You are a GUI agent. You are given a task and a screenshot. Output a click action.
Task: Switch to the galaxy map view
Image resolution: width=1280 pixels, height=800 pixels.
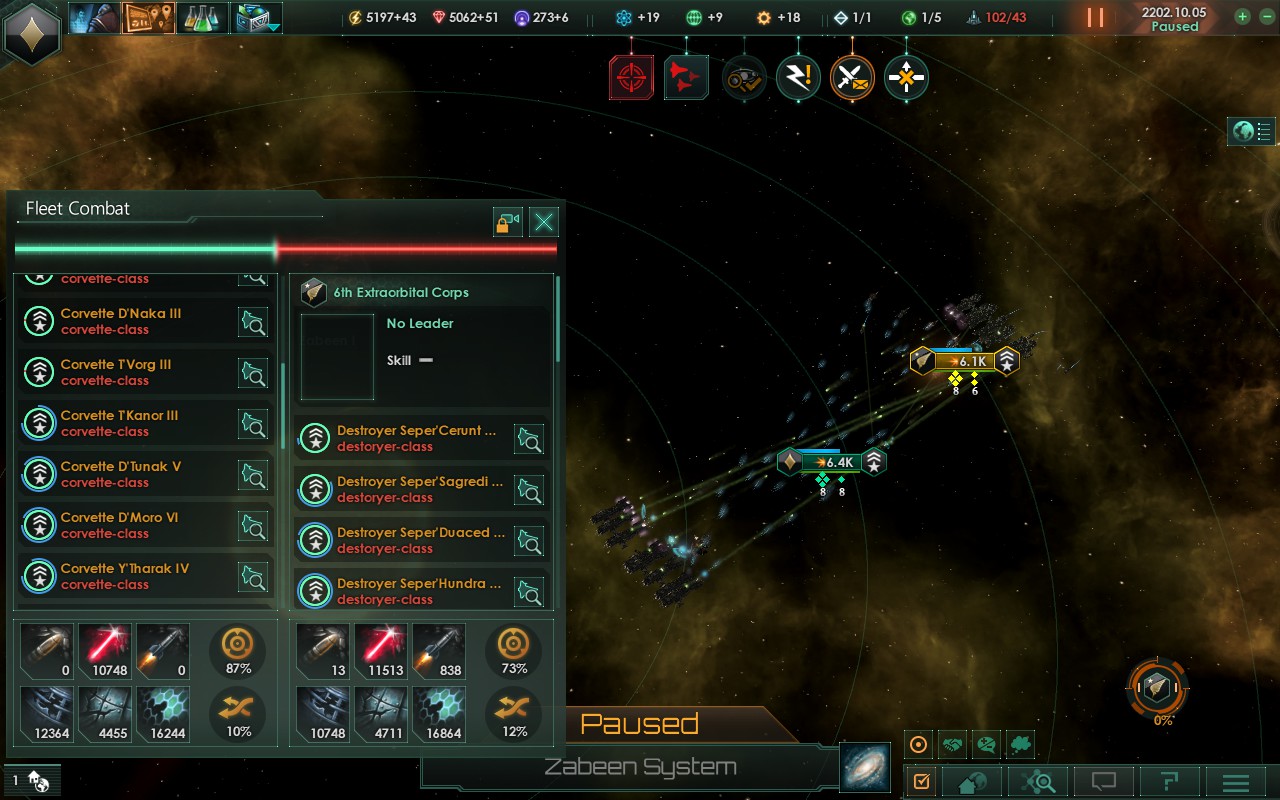[x=864, y=767]
